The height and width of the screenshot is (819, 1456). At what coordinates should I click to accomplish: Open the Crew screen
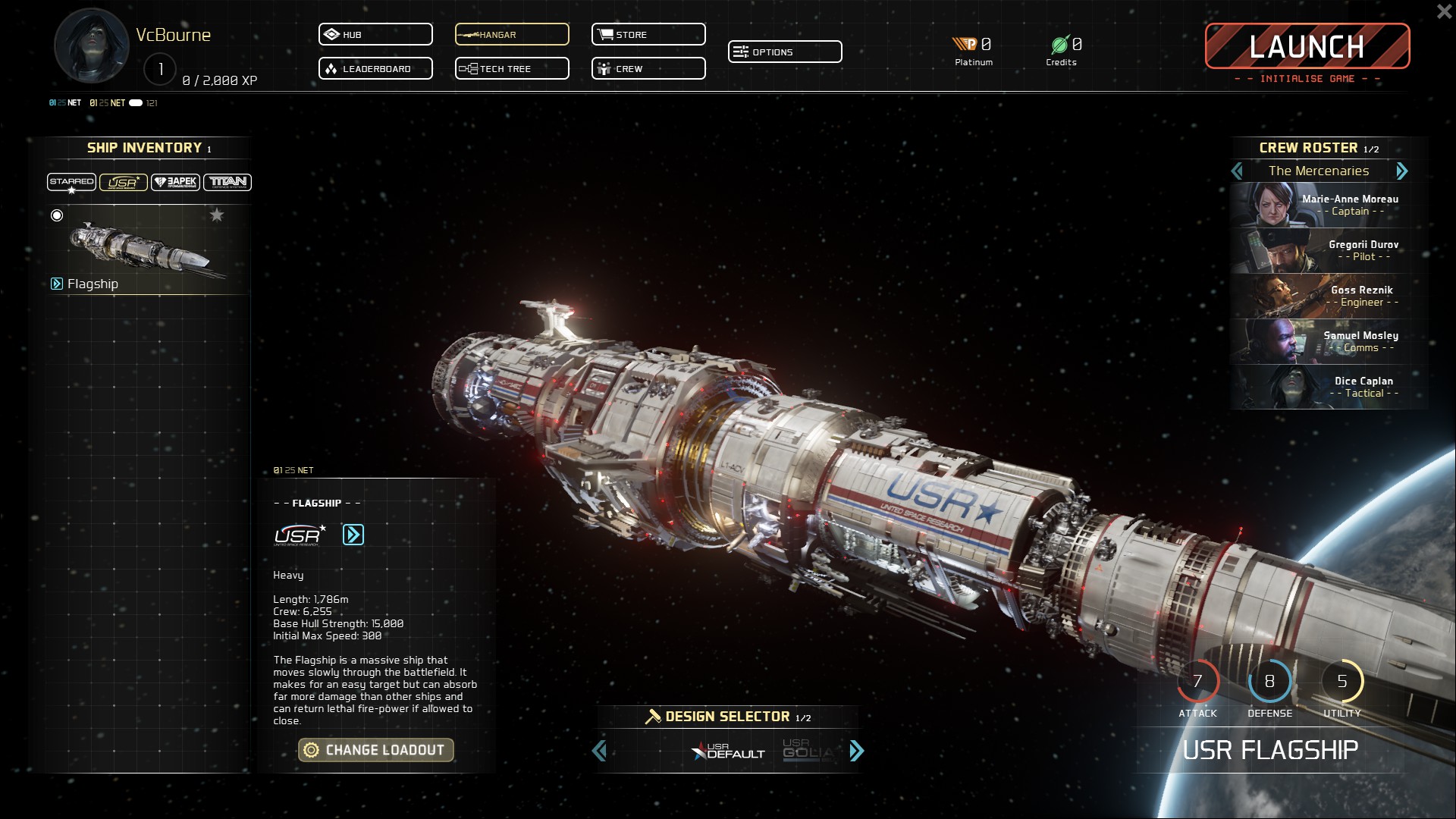point(648,69)
